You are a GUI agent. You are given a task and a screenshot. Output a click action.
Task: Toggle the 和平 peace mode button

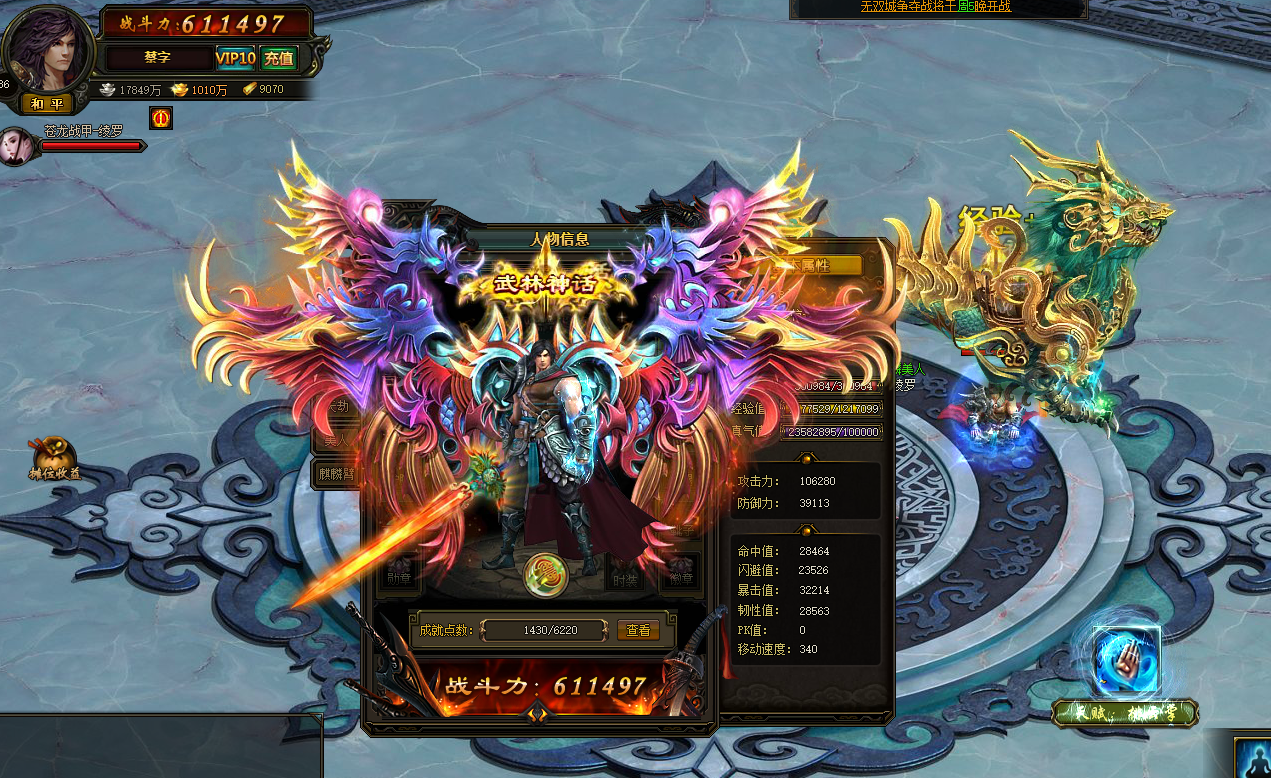(x=47, y=103)
